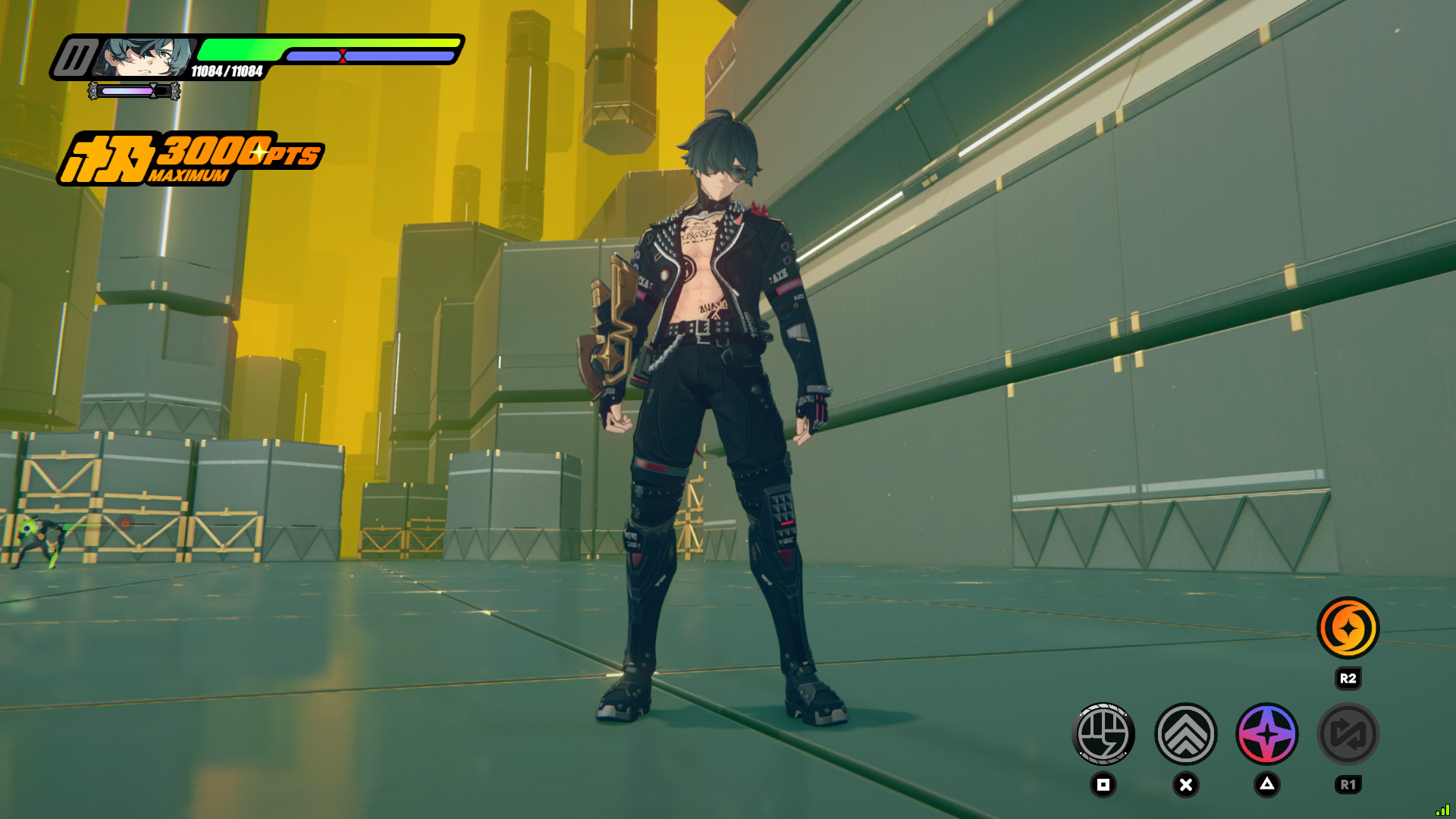This screenshot has width=1456, height=819.
Task: Trigger the double-chevron dodge ability
Action: pos(1186,734)
